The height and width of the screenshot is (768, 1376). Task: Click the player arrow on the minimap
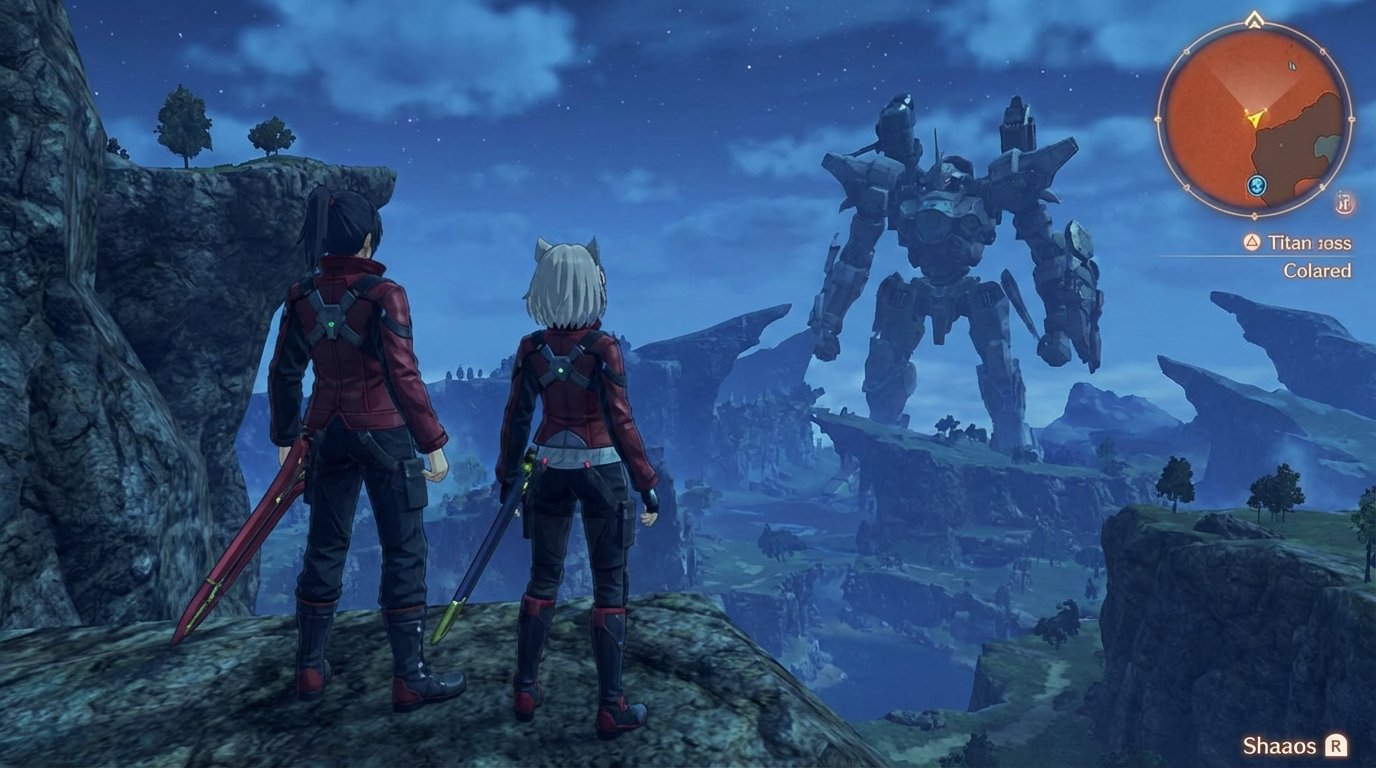click(1253, 117)
